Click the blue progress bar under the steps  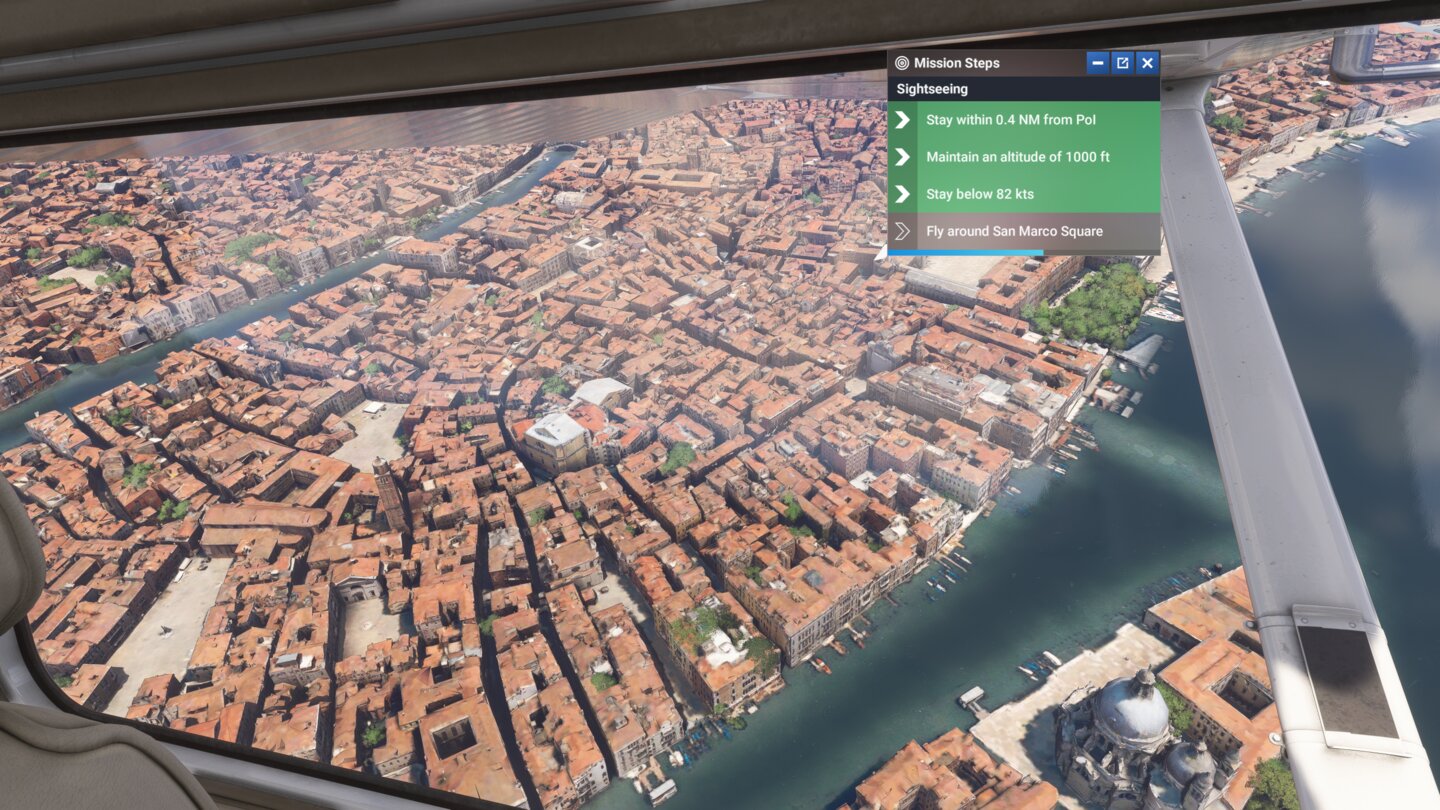click(x=965, y=252)
